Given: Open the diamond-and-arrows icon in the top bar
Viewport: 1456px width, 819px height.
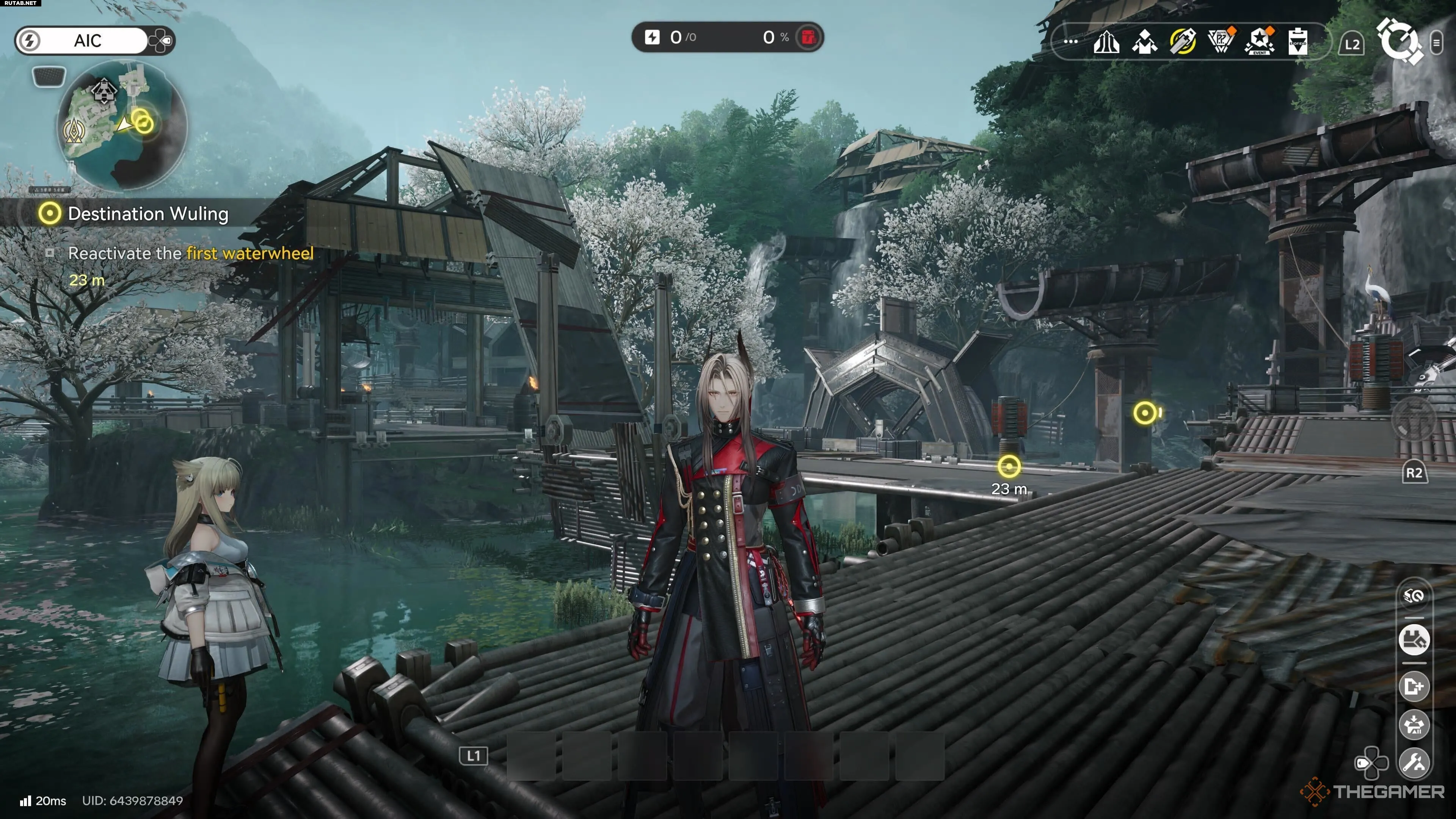Looking at the screenshot, I should [1144, 42].
